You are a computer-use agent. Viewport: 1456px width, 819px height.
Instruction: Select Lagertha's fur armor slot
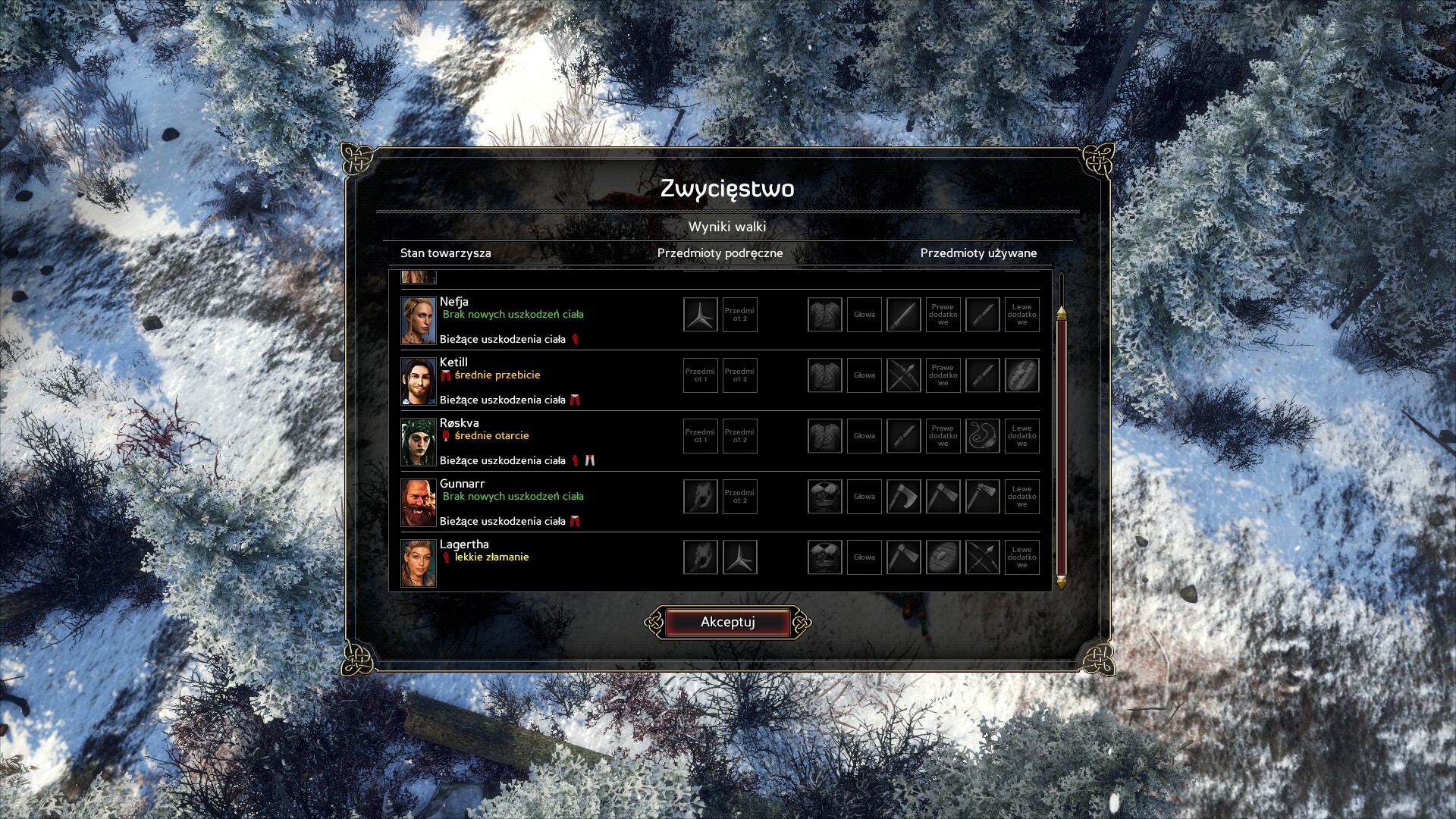[x=824, y=557]
